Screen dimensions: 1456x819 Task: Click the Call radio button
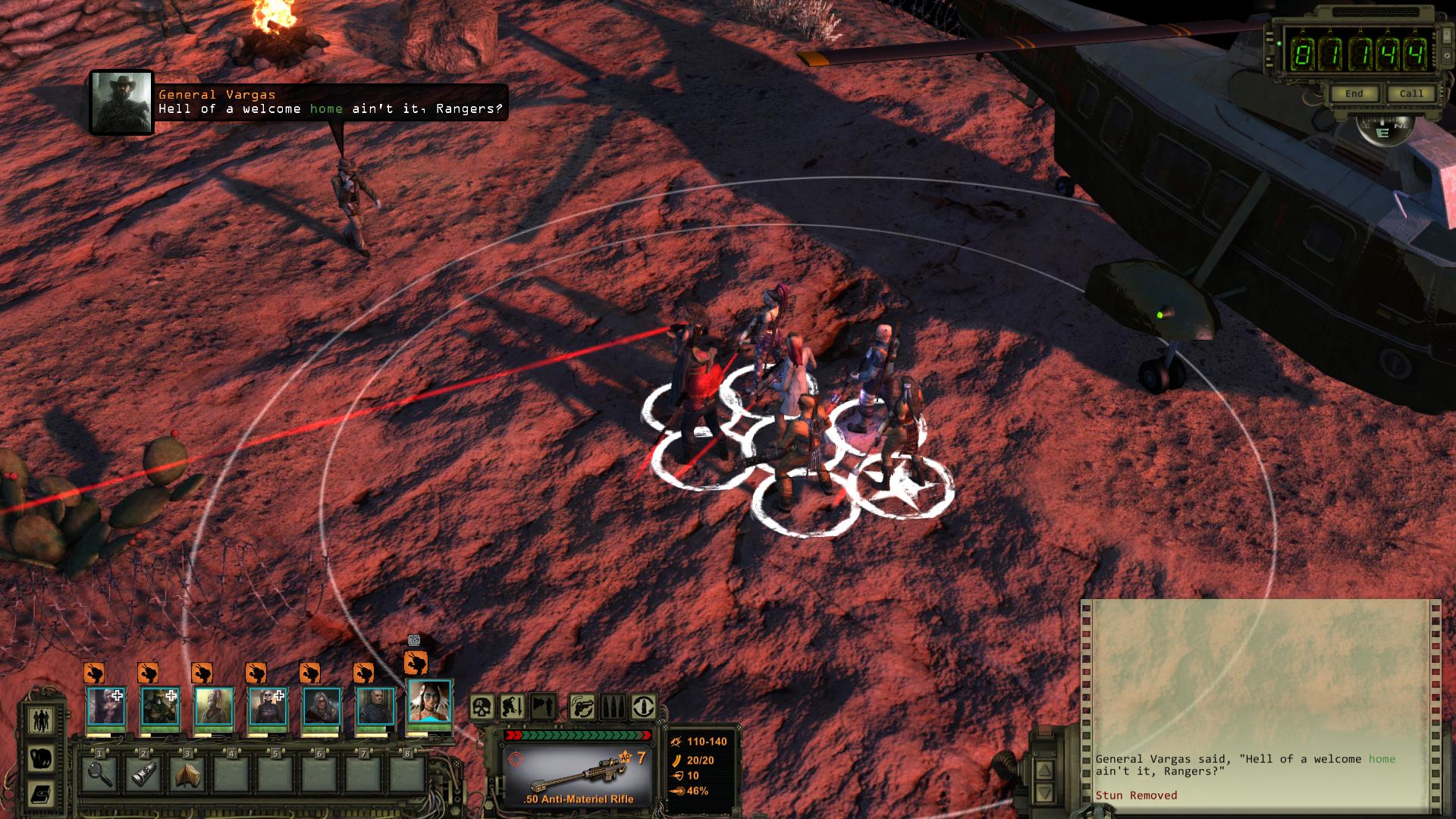pyautogui.click(x=1410, y=93)
